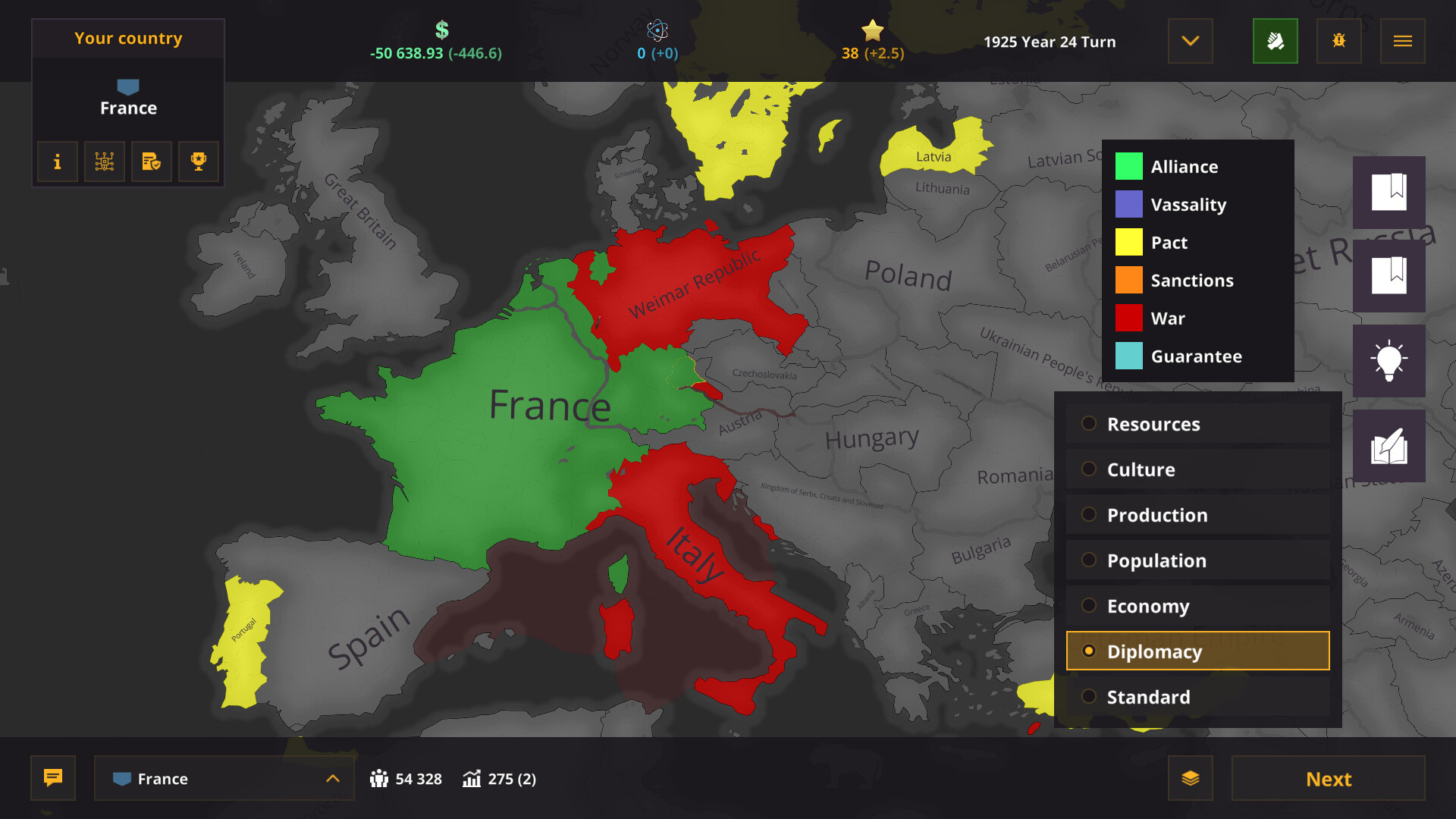
Task: Open the hamburger menu
Action: pos(1402,41)
